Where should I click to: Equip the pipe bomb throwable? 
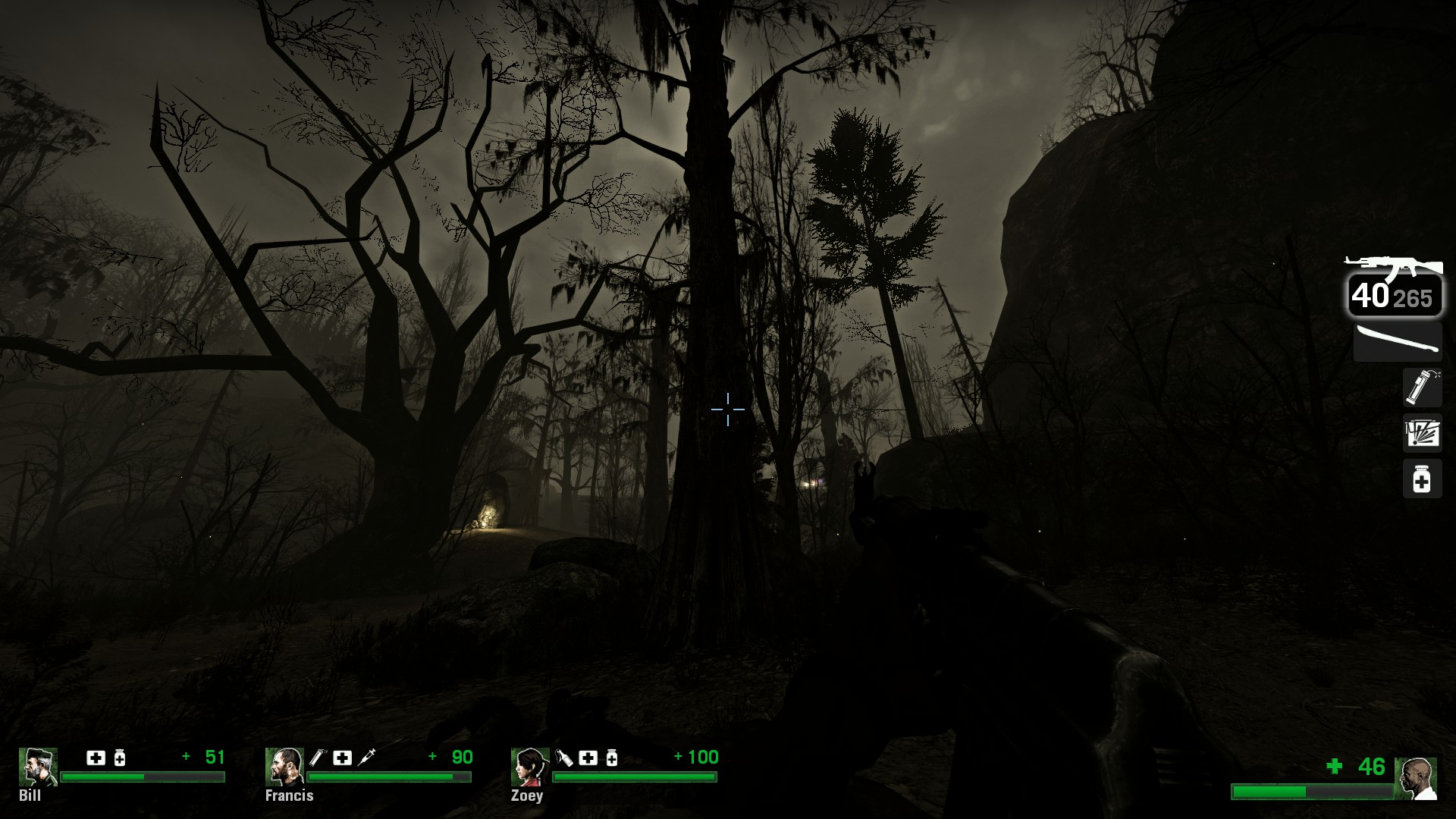coord(1421,387)
